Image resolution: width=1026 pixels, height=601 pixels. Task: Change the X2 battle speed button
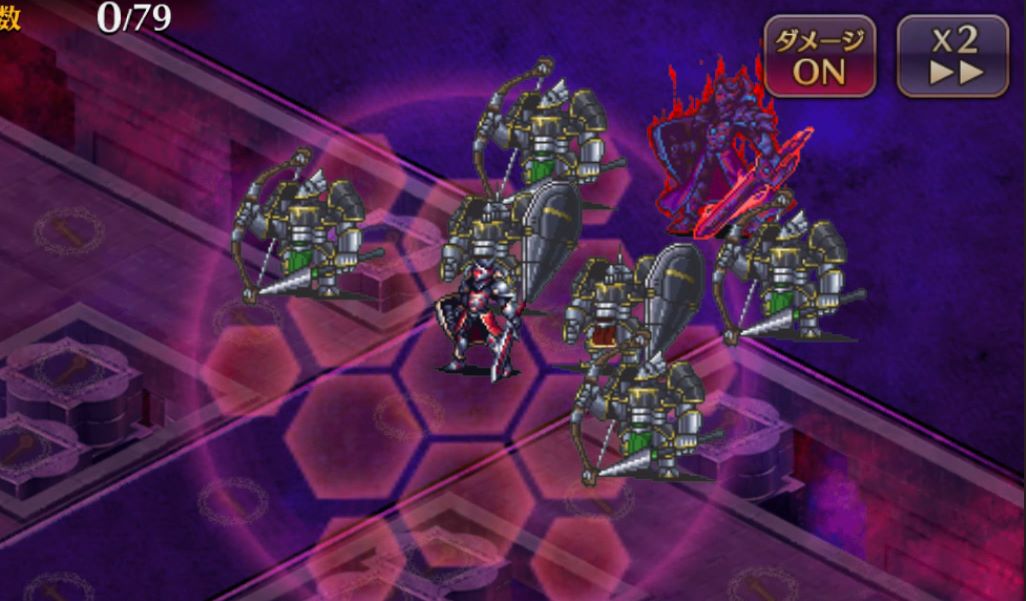click(x=952, y=56)
